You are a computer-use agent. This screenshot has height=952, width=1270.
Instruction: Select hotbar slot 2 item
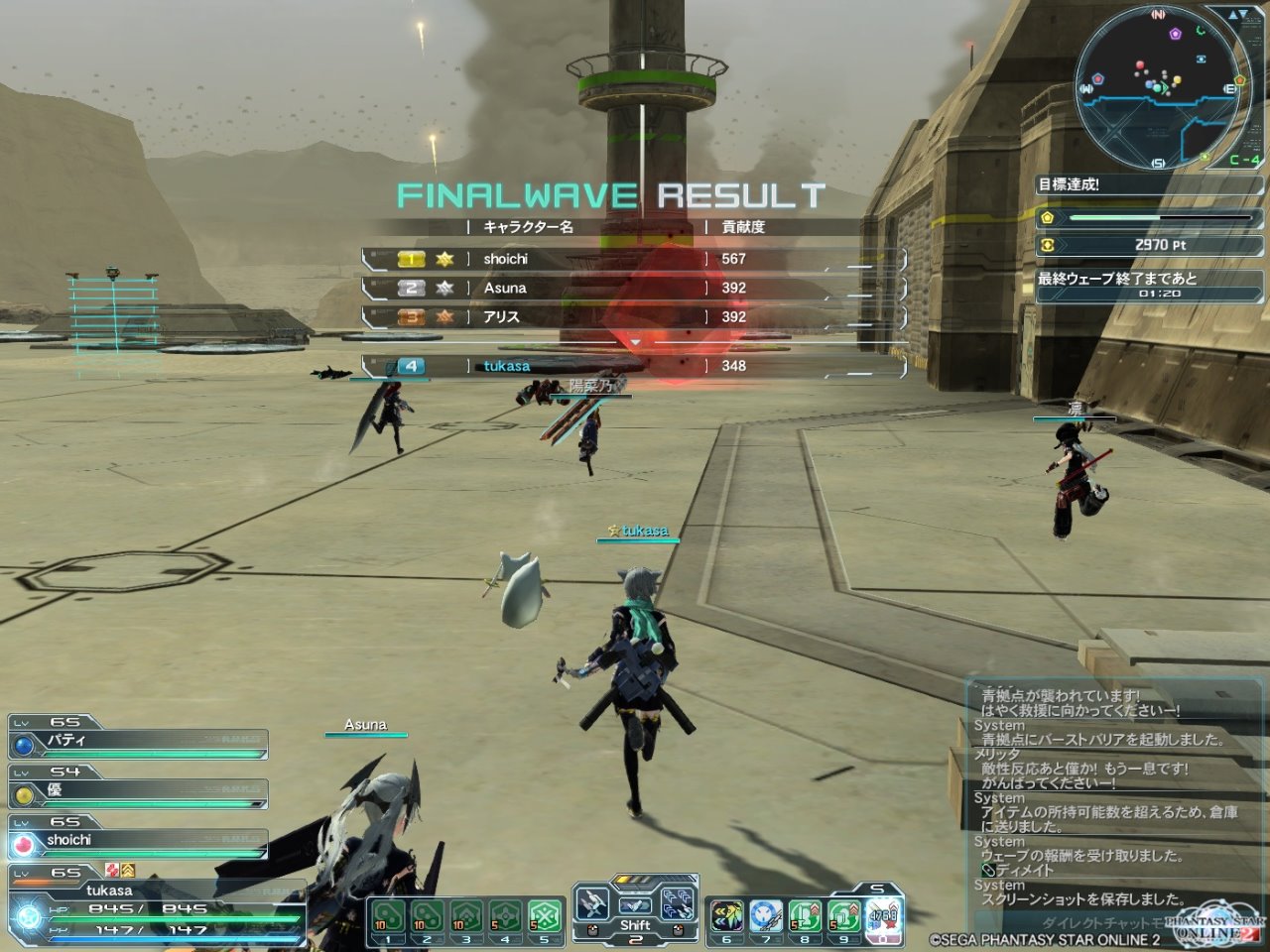pyautogui.click(x=427, y=916)
